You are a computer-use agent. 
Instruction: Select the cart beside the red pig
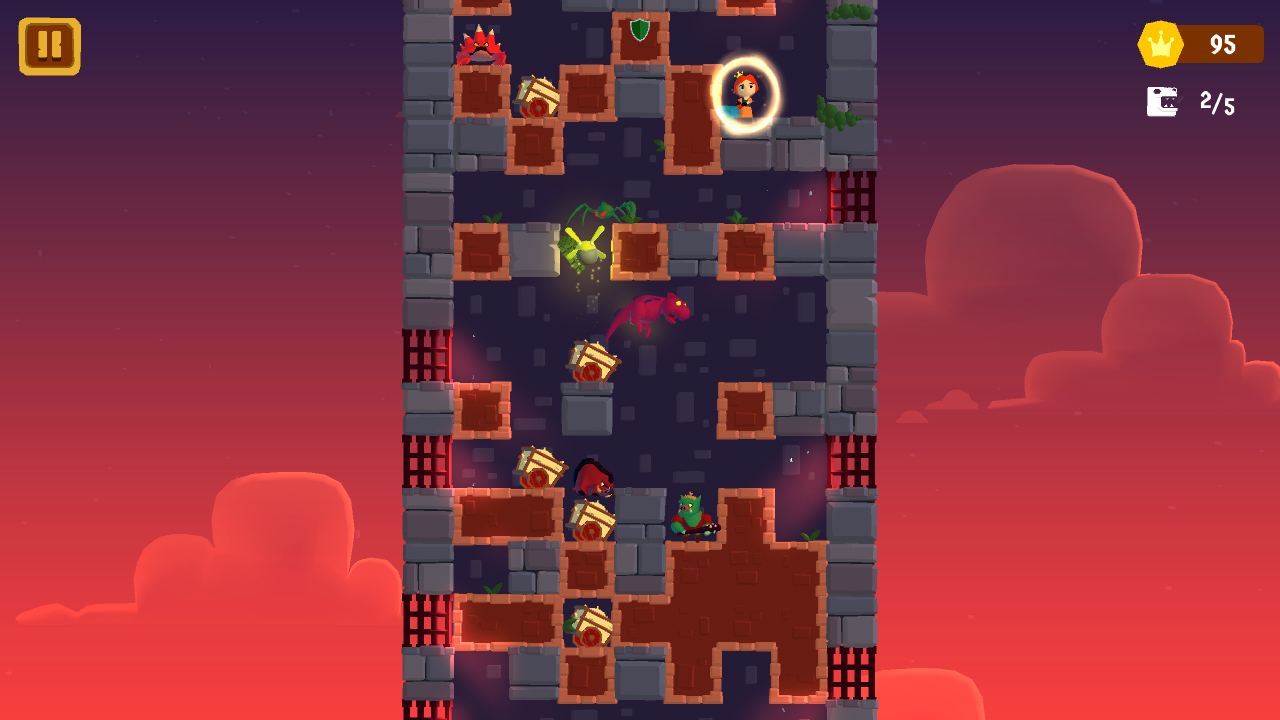[x=542, y=466]
